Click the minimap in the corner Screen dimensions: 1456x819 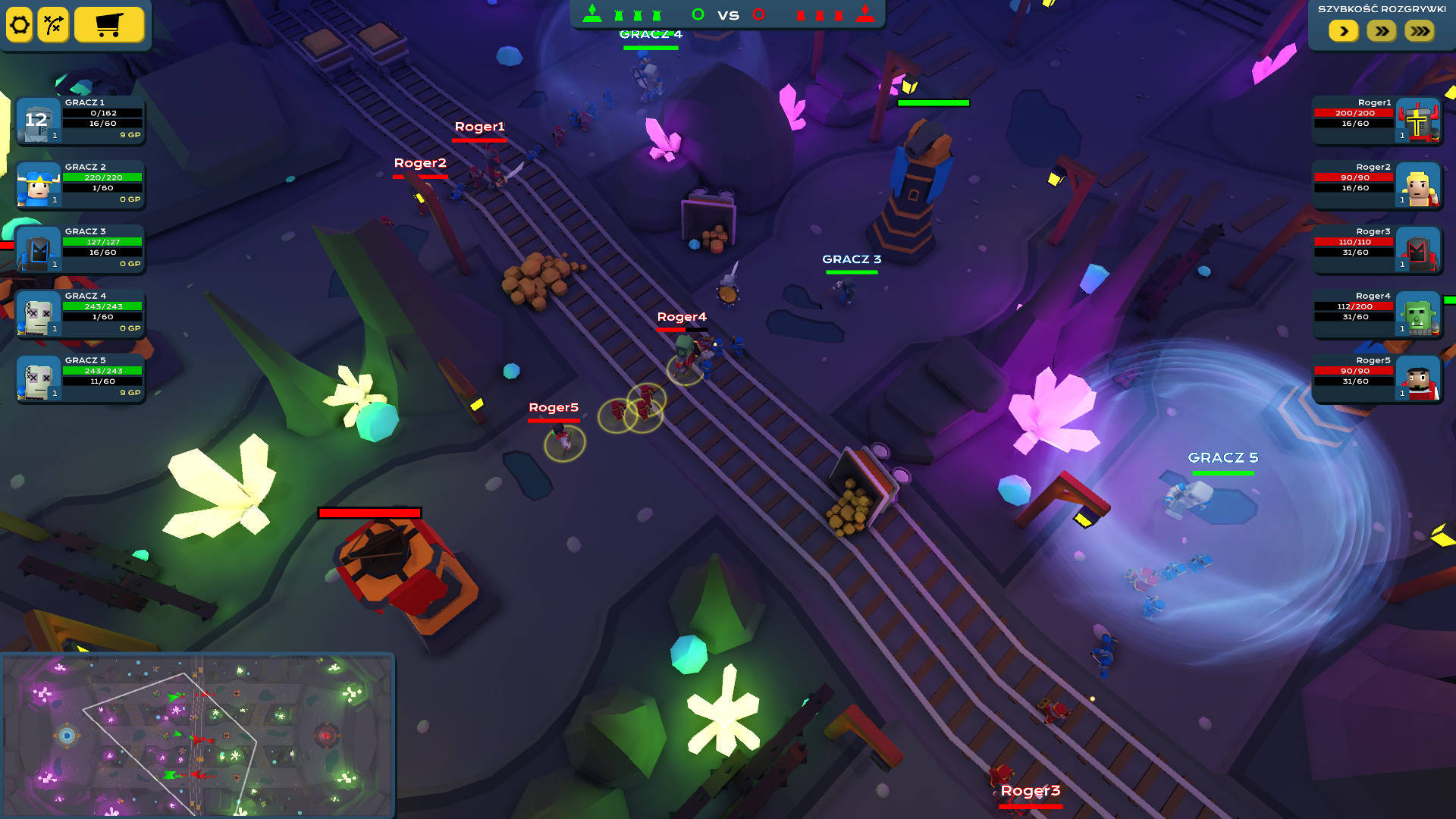pos(197,735)
